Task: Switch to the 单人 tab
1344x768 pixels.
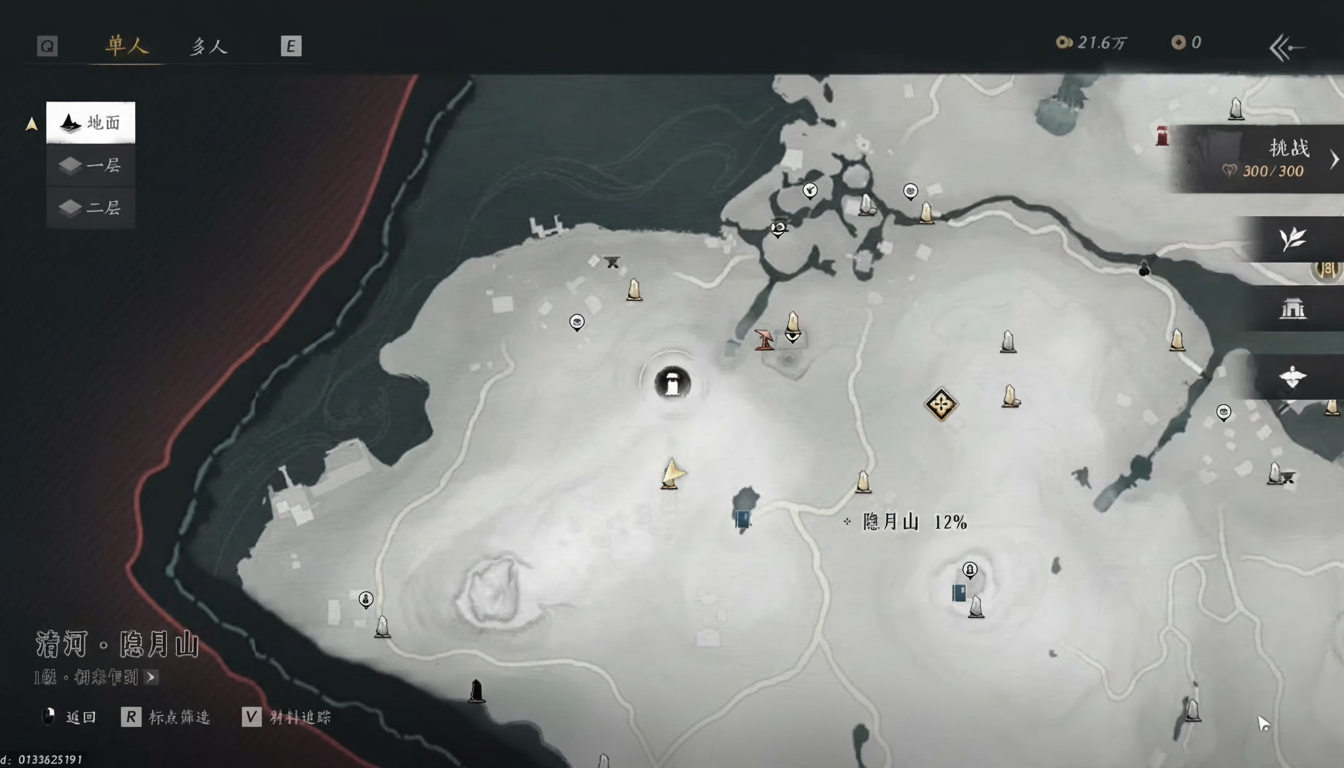Action: tap(127, 46)
